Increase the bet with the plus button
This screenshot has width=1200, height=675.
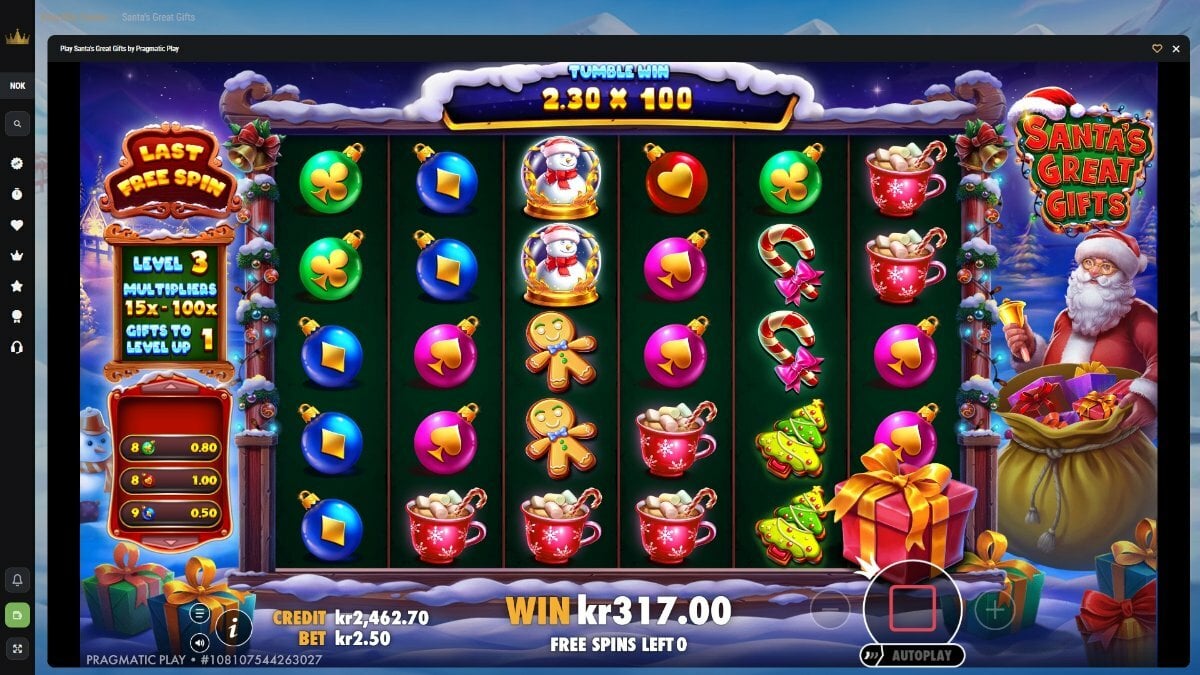(994, 608)
